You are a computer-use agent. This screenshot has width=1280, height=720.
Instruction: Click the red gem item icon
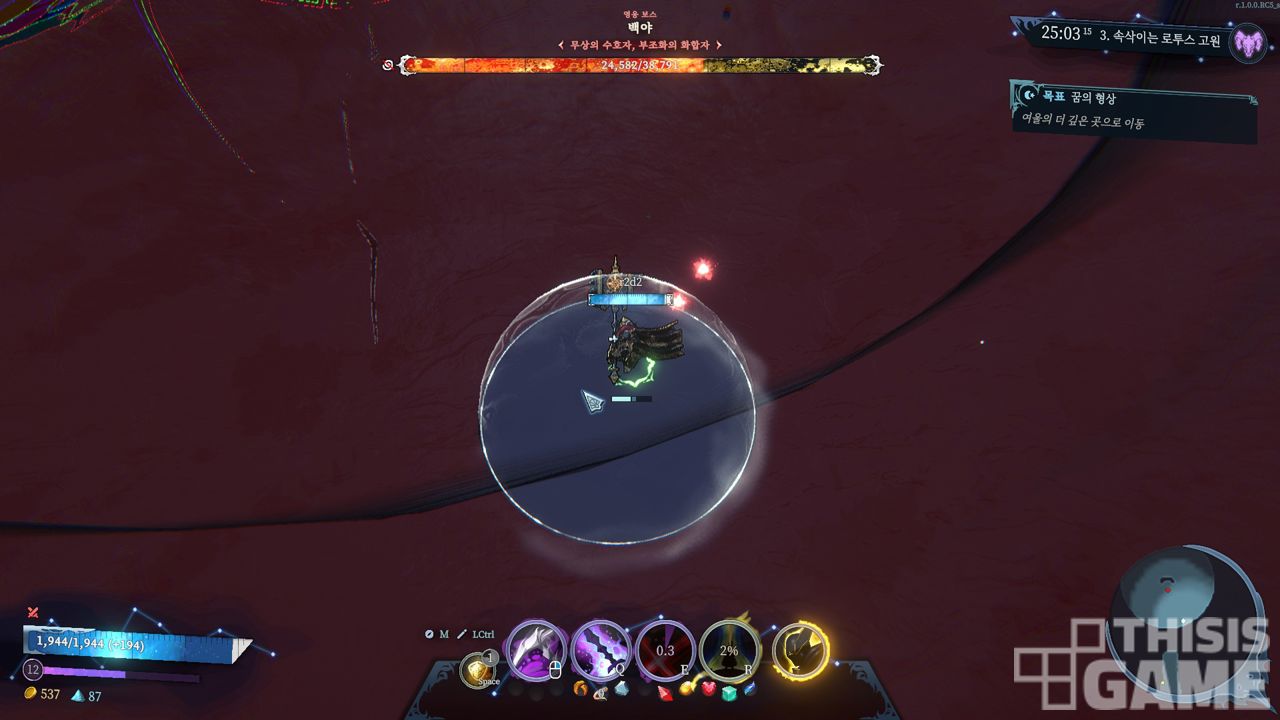click(665, 690)
